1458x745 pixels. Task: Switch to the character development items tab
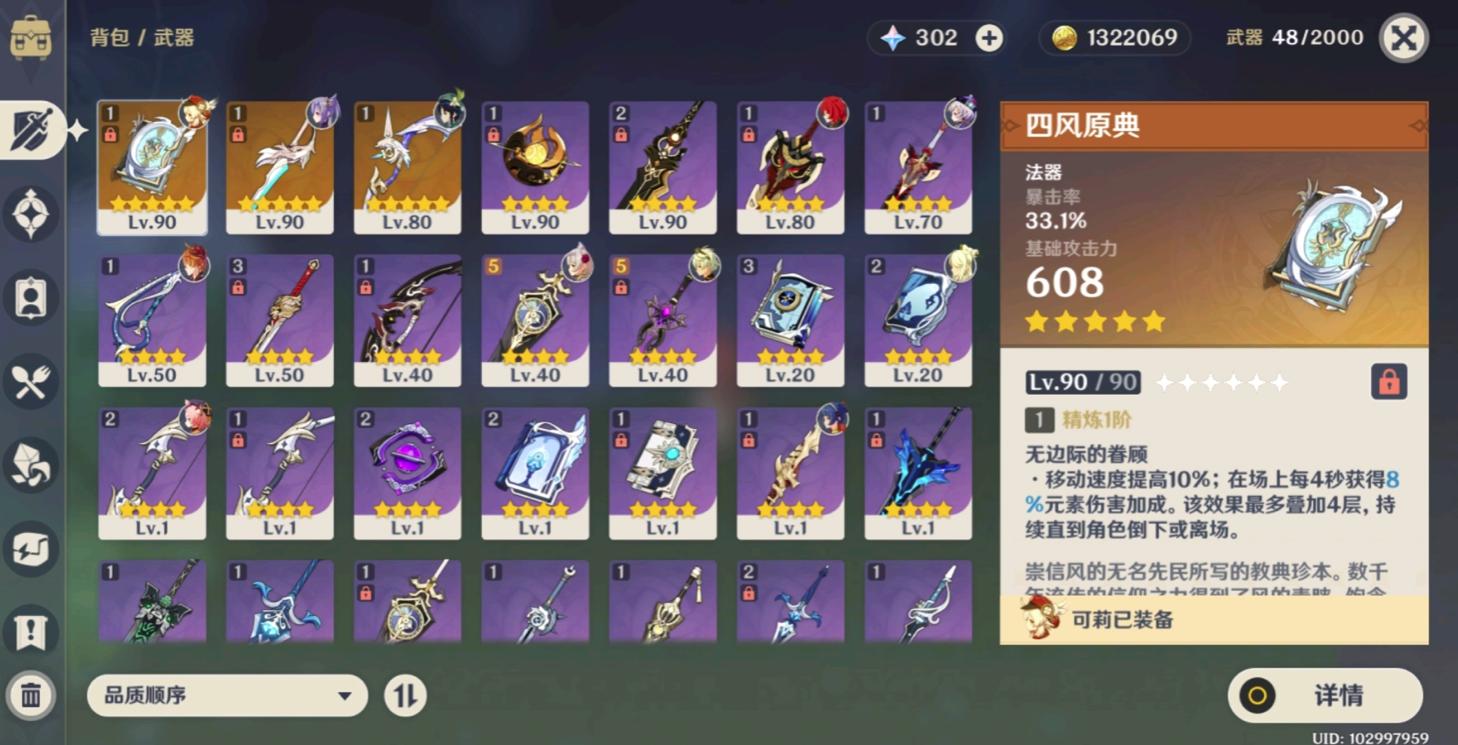pyautogui.click(x=31, y=298)
